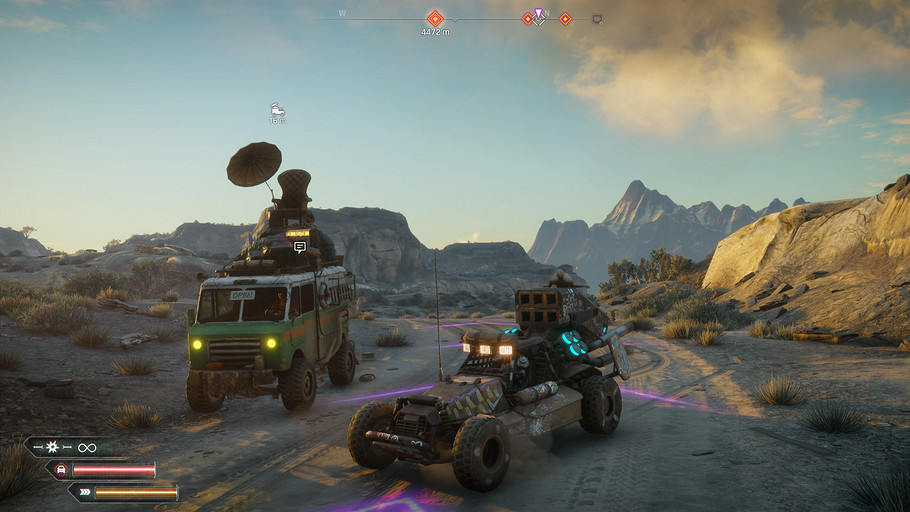Select the compass marker showing 4472 m
This screenshot has height=512, width=910.
435,18
